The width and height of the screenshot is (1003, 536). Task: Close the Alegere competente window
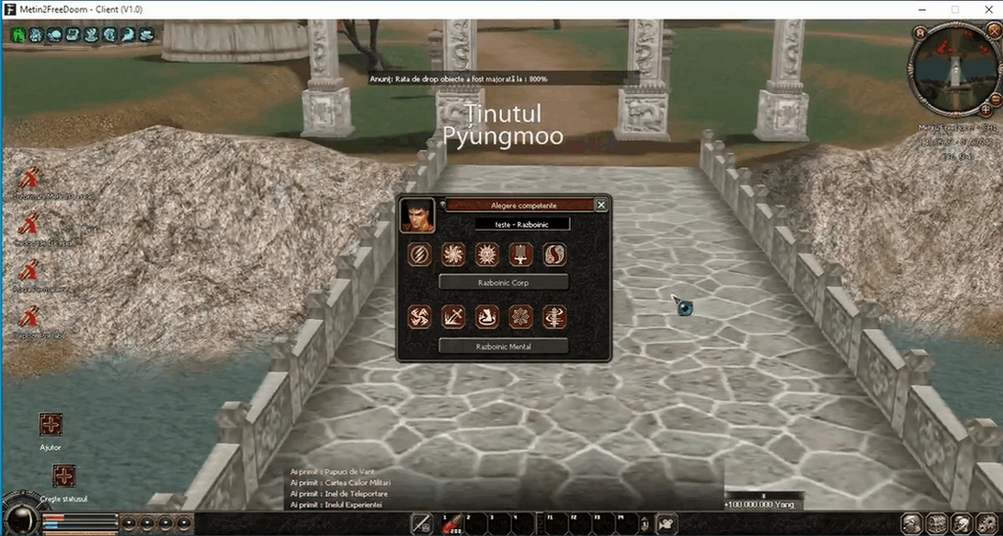(x=601, y=204)
